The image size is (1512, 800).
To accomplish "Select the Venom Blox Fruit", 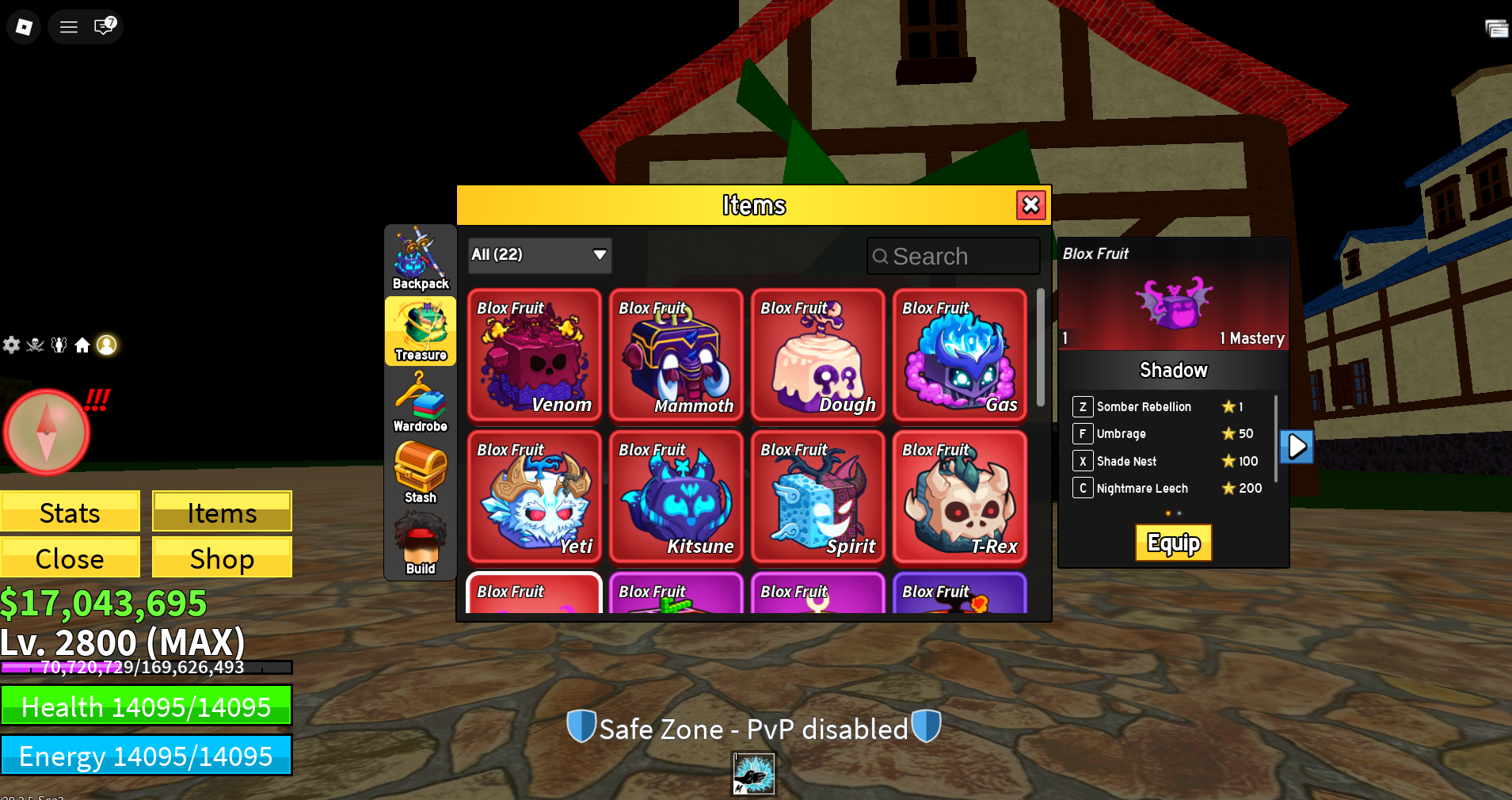I will pyautogui.click(x=534, y=354).
